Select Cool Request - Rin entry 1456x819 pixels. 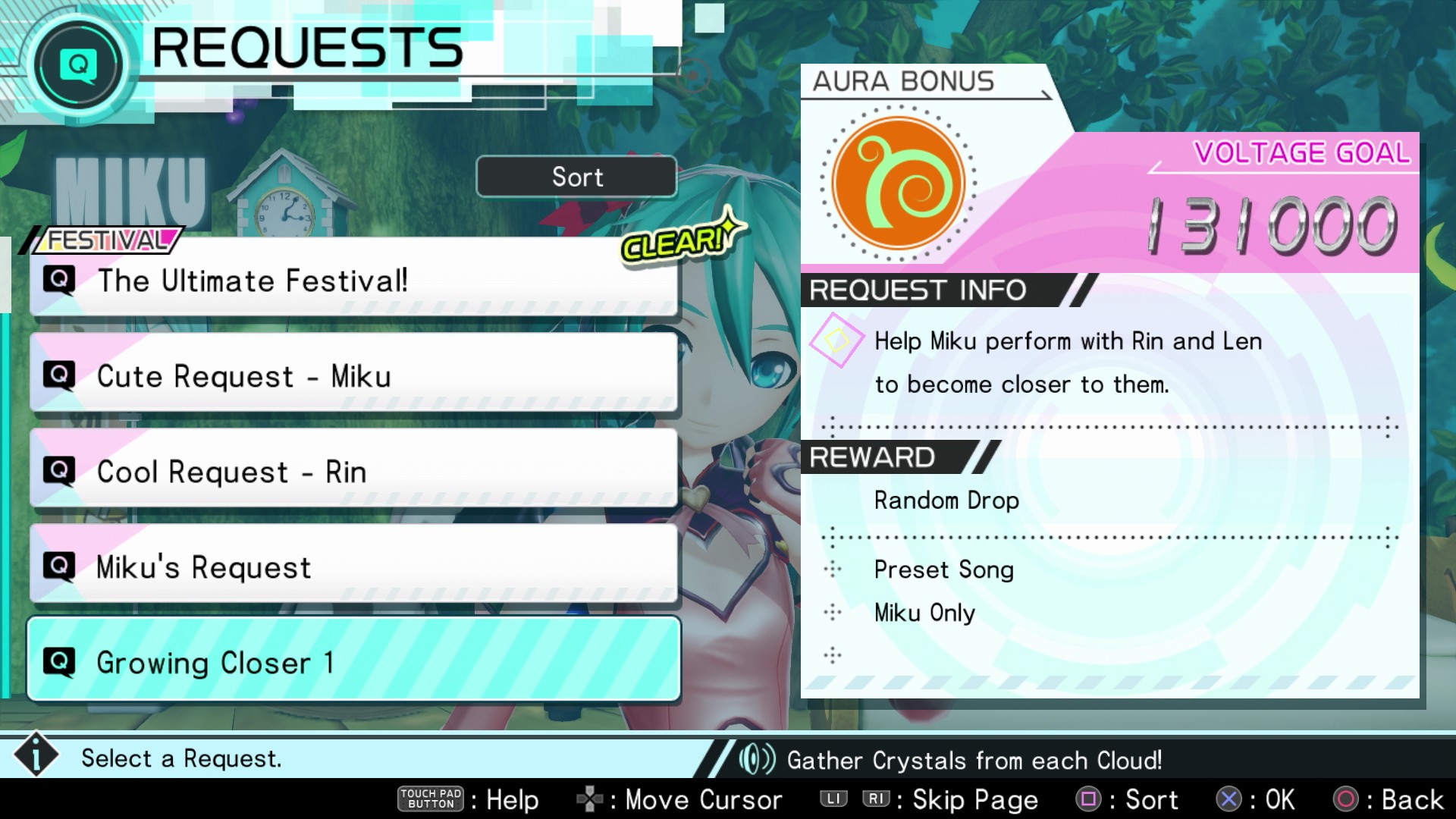[x=353, y=471]
